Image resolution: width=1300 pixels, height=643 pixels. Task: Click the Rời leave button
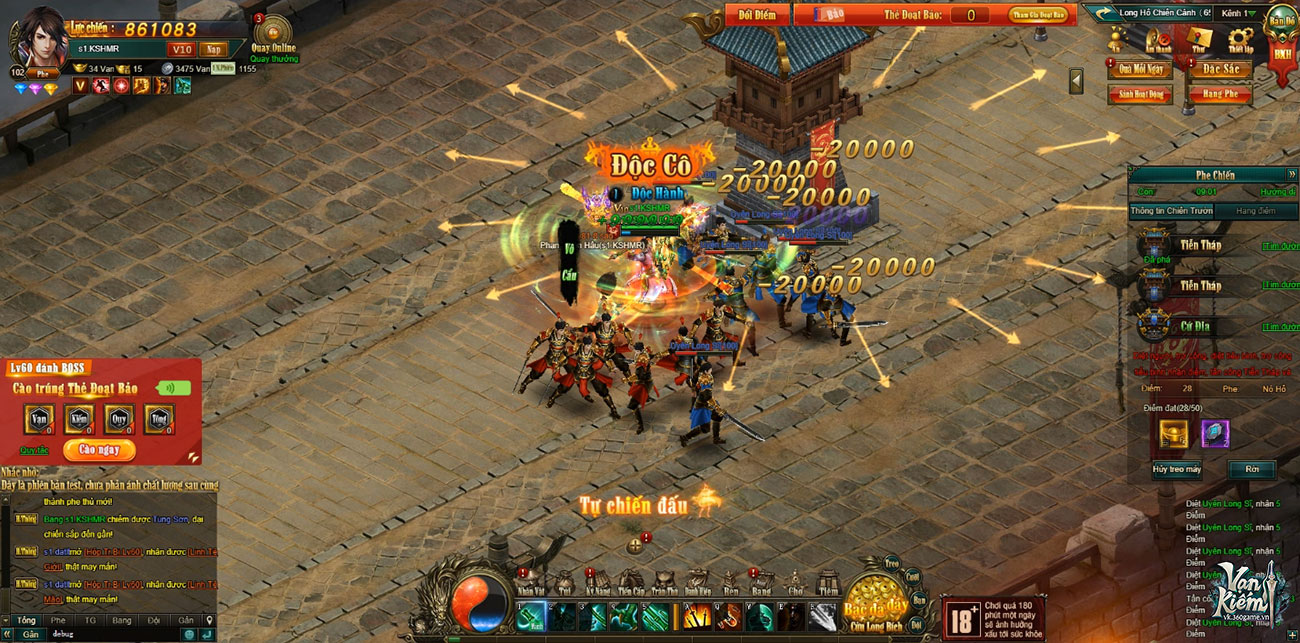tap(1251, 469)
